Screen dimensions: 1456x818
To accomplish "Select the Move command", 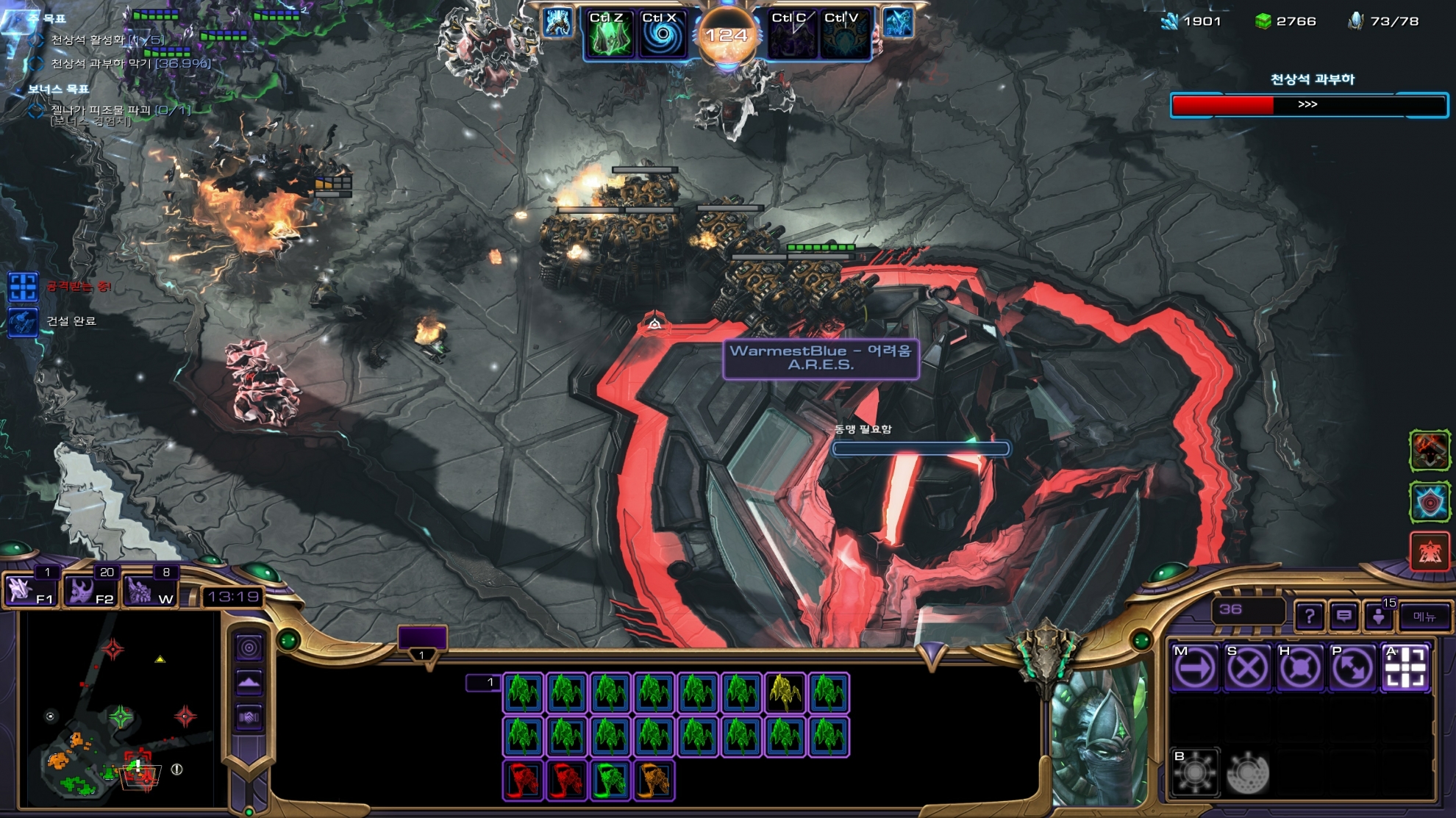I will pyautogui.click(x=1194, y=668).
